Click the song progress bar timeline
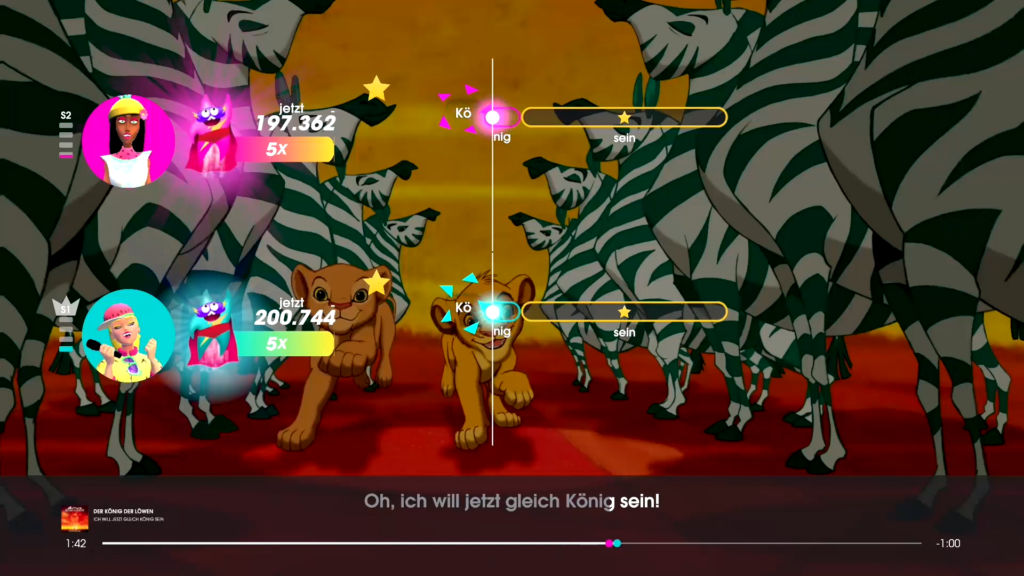Viewport: 1024px width, 576px height. point(511,543)
